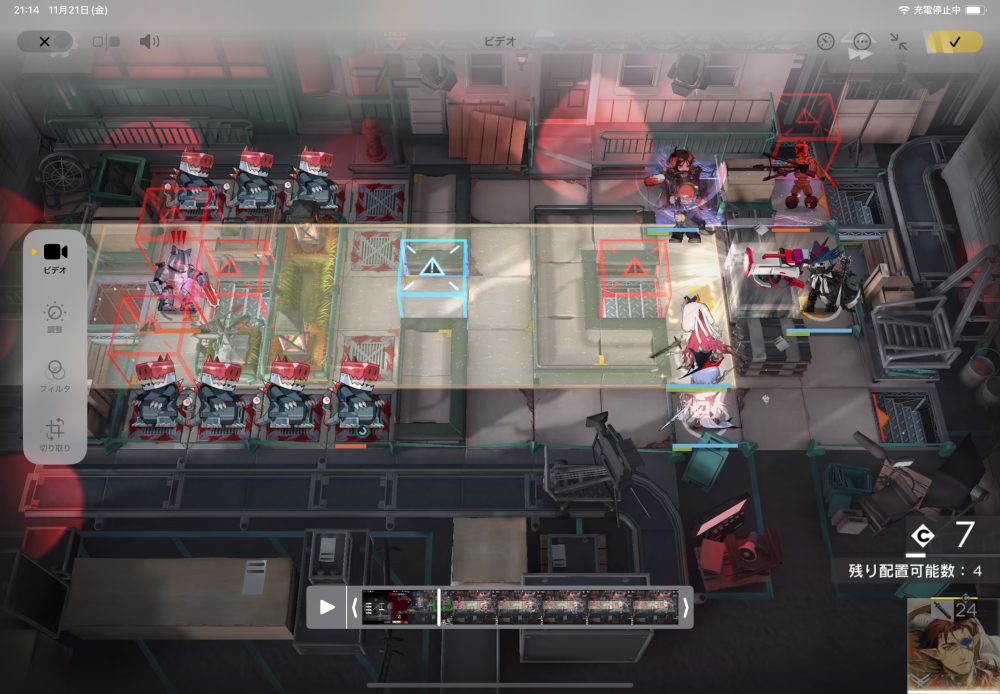Toggle the video sound speaker icon
Image resolution: width=1000 pixels, height=694 pixels.
(149, 42)
